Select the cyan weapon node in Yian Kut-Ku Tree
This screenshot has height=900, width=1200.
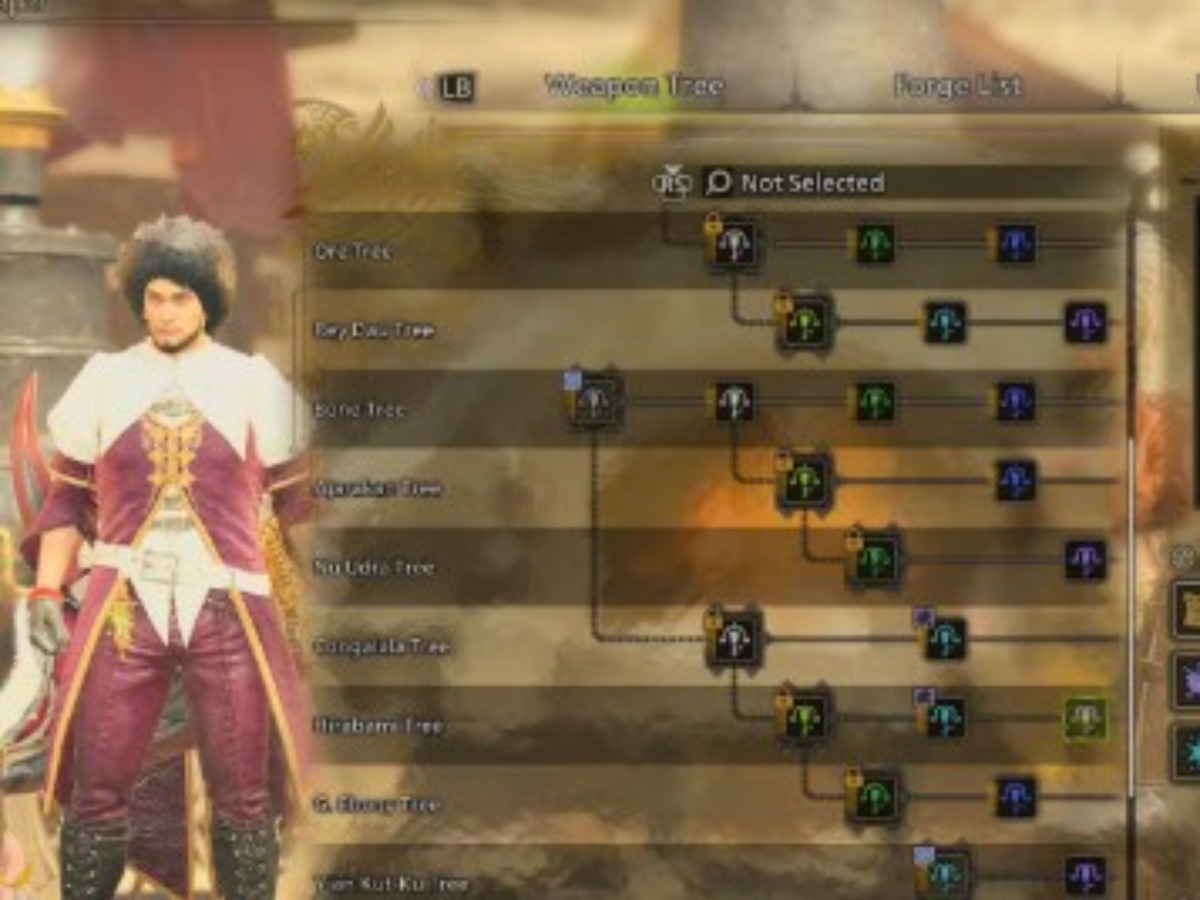(945, 875)
